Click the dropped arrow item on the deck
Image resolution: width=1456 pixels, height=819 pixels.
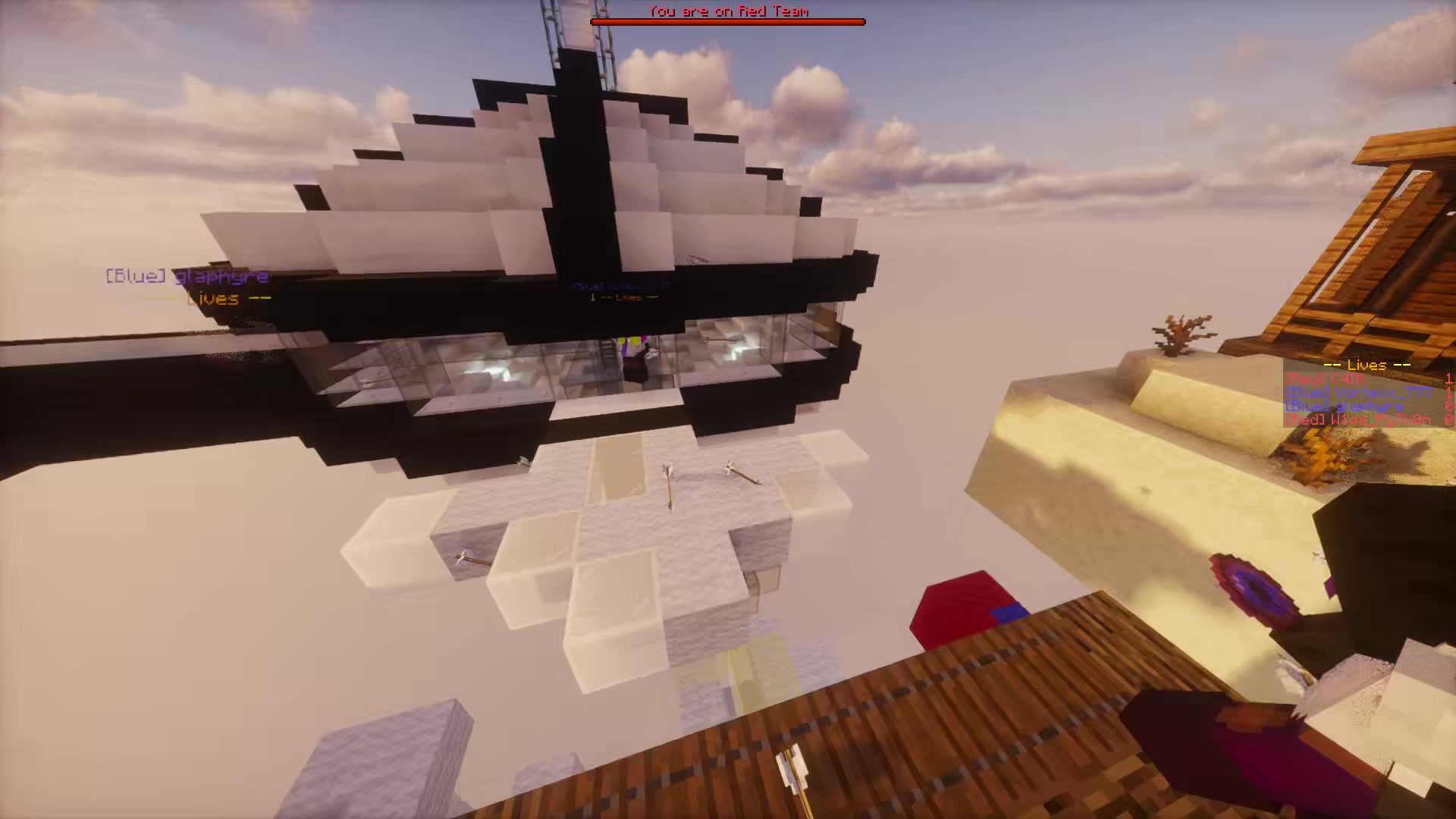click(792, 766)
